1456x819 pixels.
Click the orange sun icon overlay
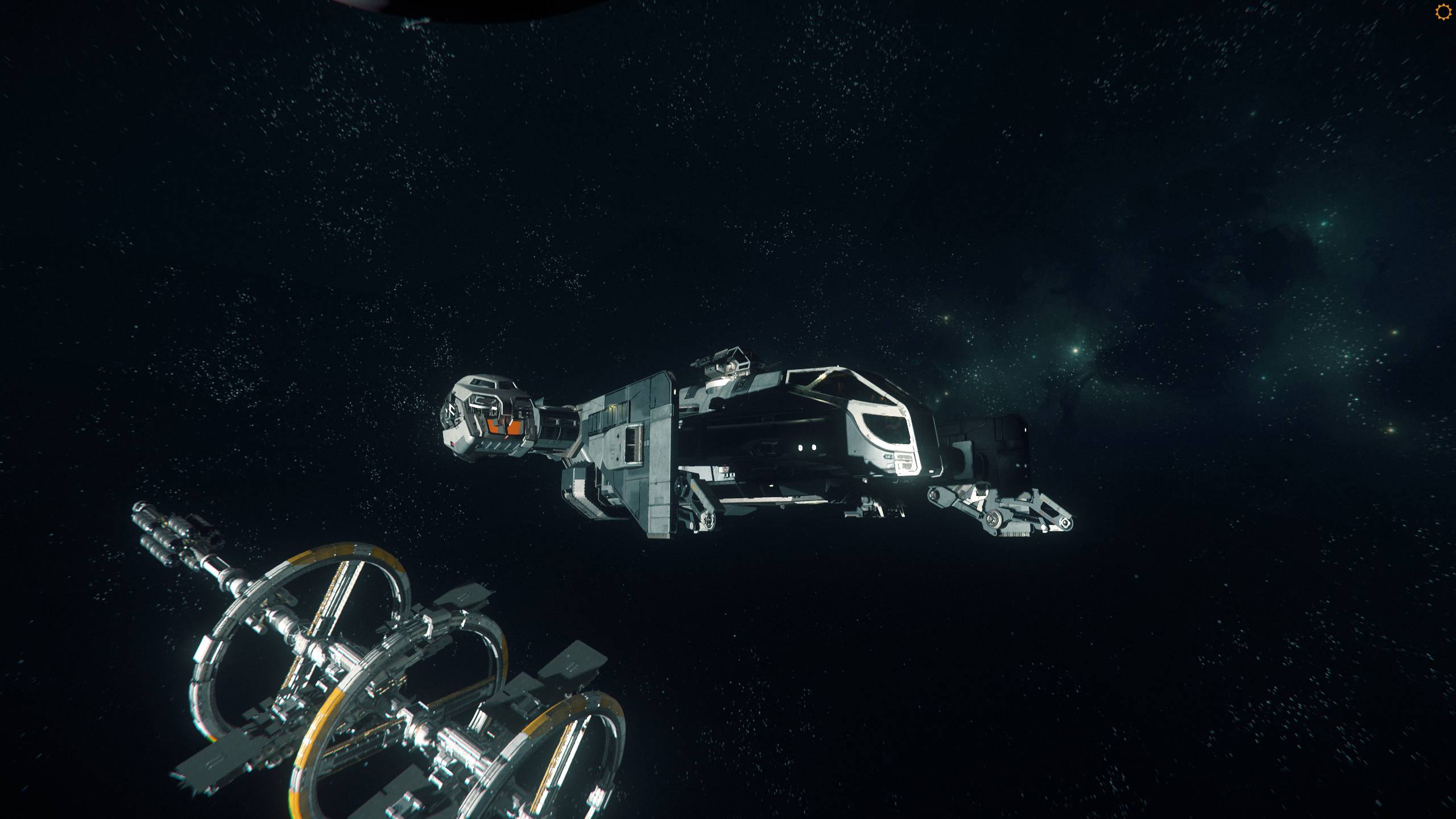pyautogui.click(x=1443, y=12)
